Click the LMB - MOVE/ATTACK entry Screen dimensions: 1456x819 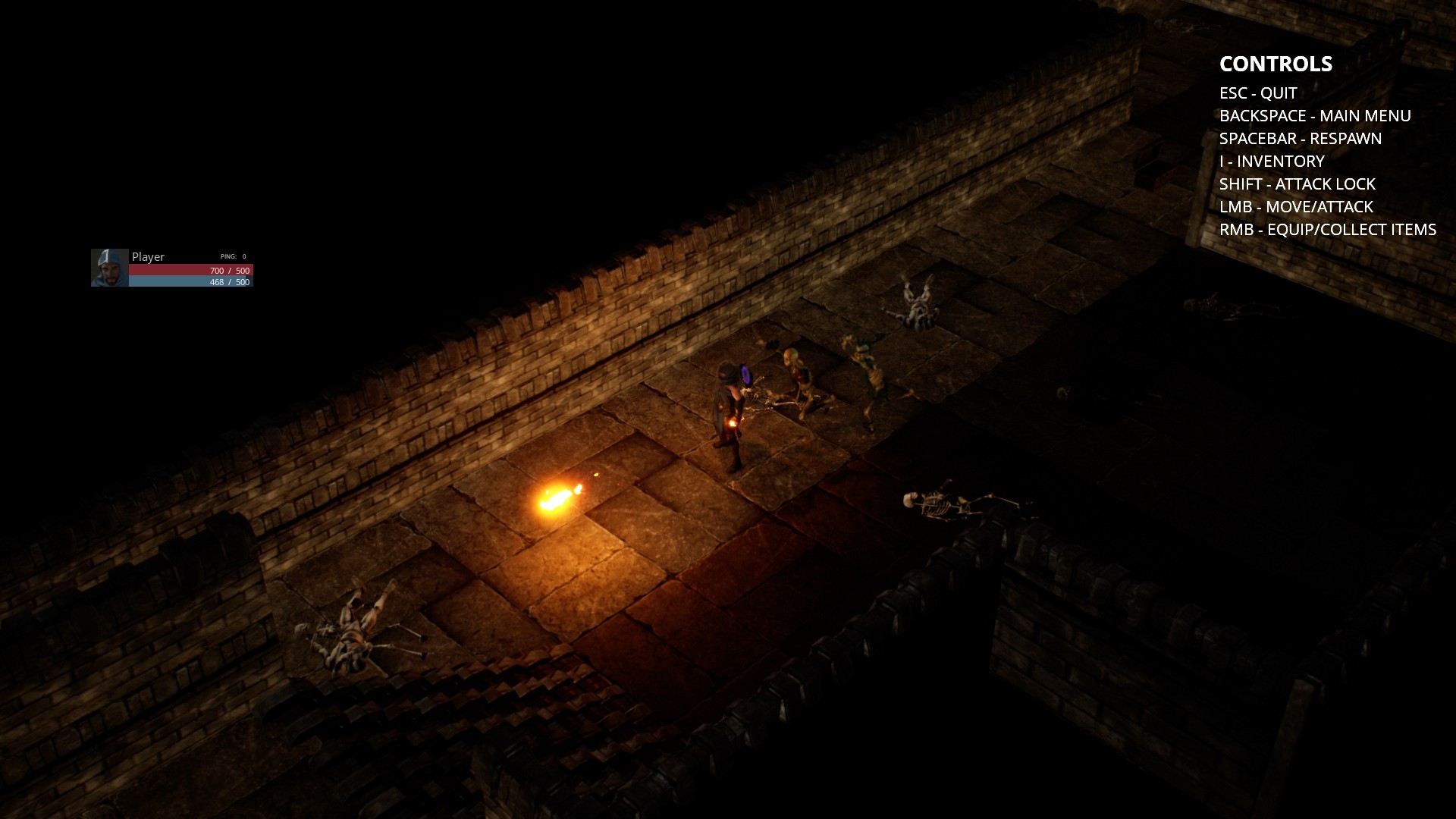tap(1296, 206)
